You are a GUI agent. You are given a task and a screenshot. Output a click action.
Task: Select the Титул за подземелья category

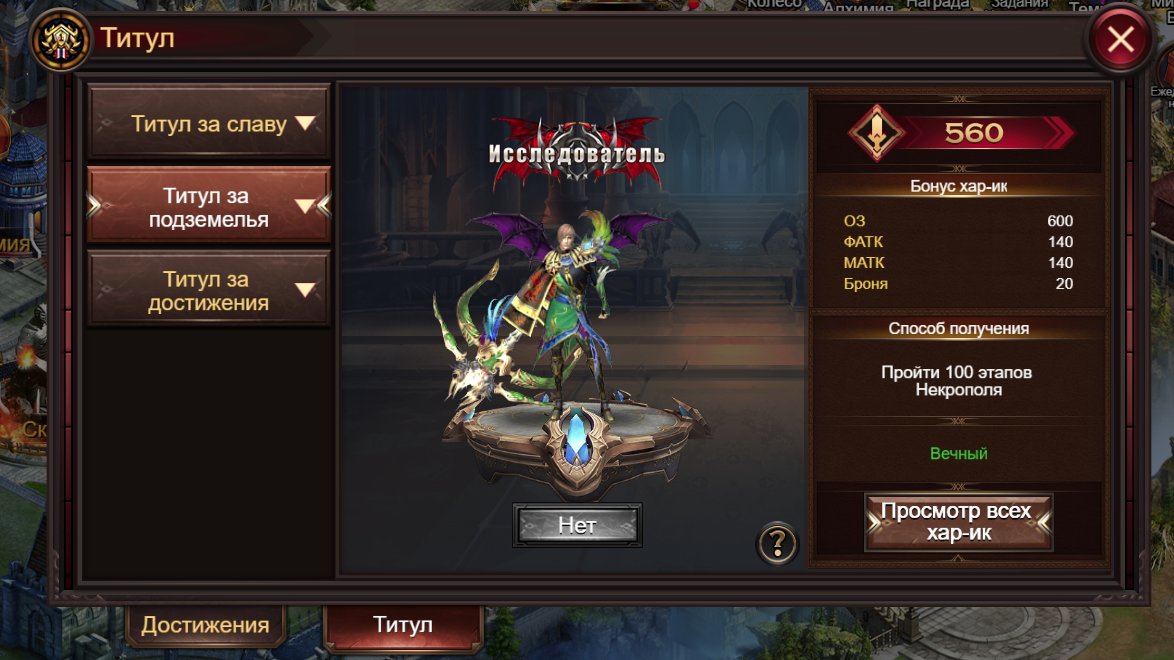point(209,207)
